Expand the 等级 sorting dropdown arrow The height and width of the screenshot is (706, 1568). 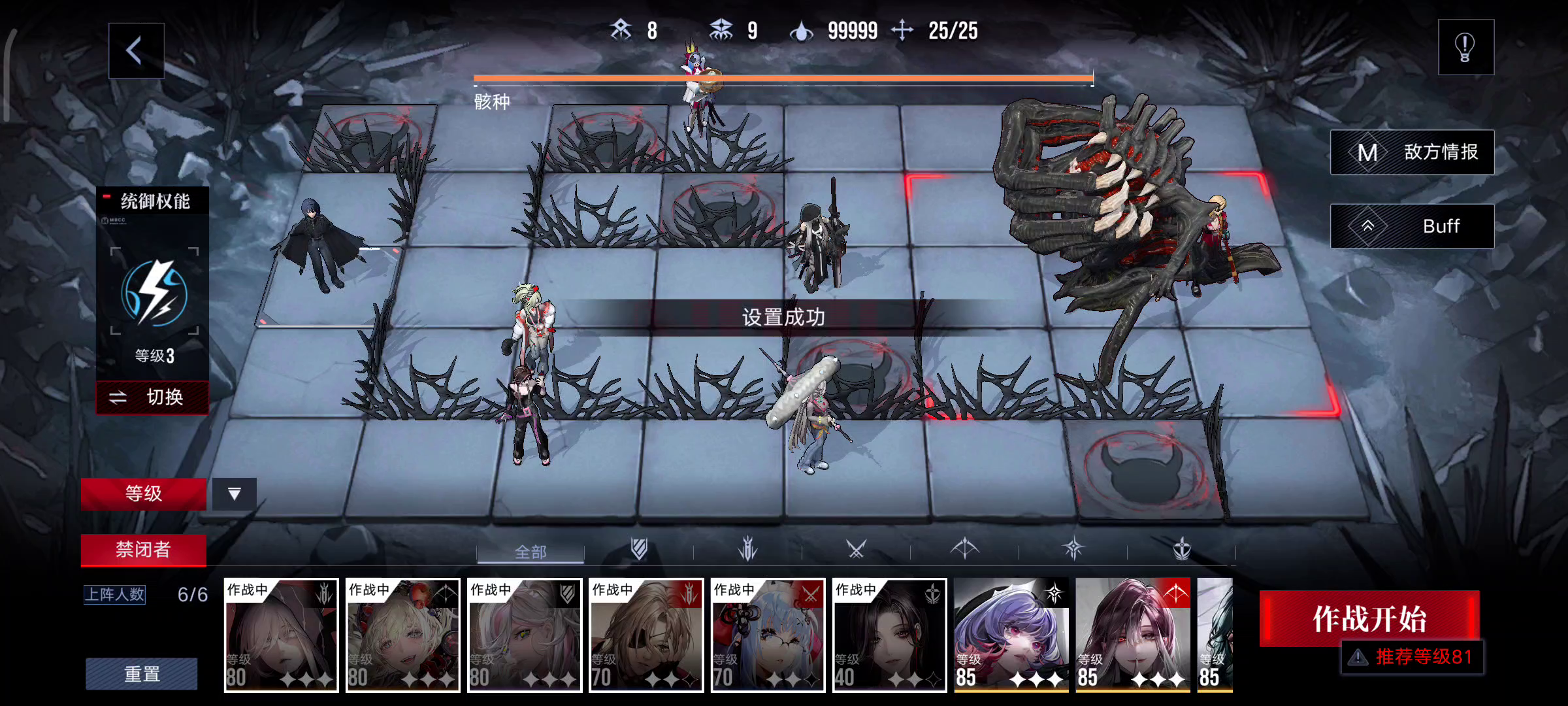pos(233,495)
